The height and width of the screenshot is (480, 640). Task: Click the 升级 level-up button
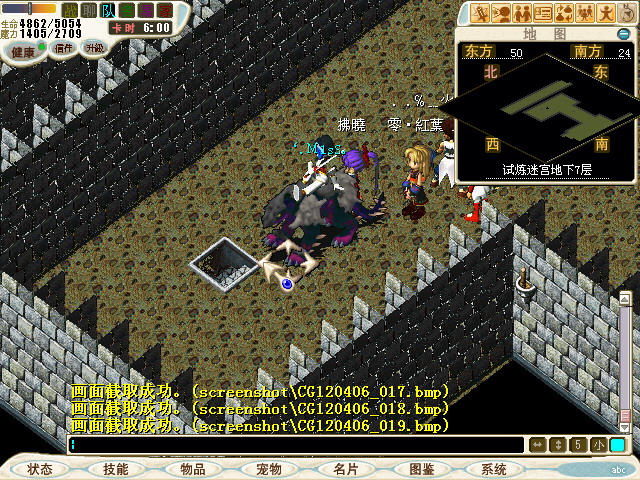(95, 47)
